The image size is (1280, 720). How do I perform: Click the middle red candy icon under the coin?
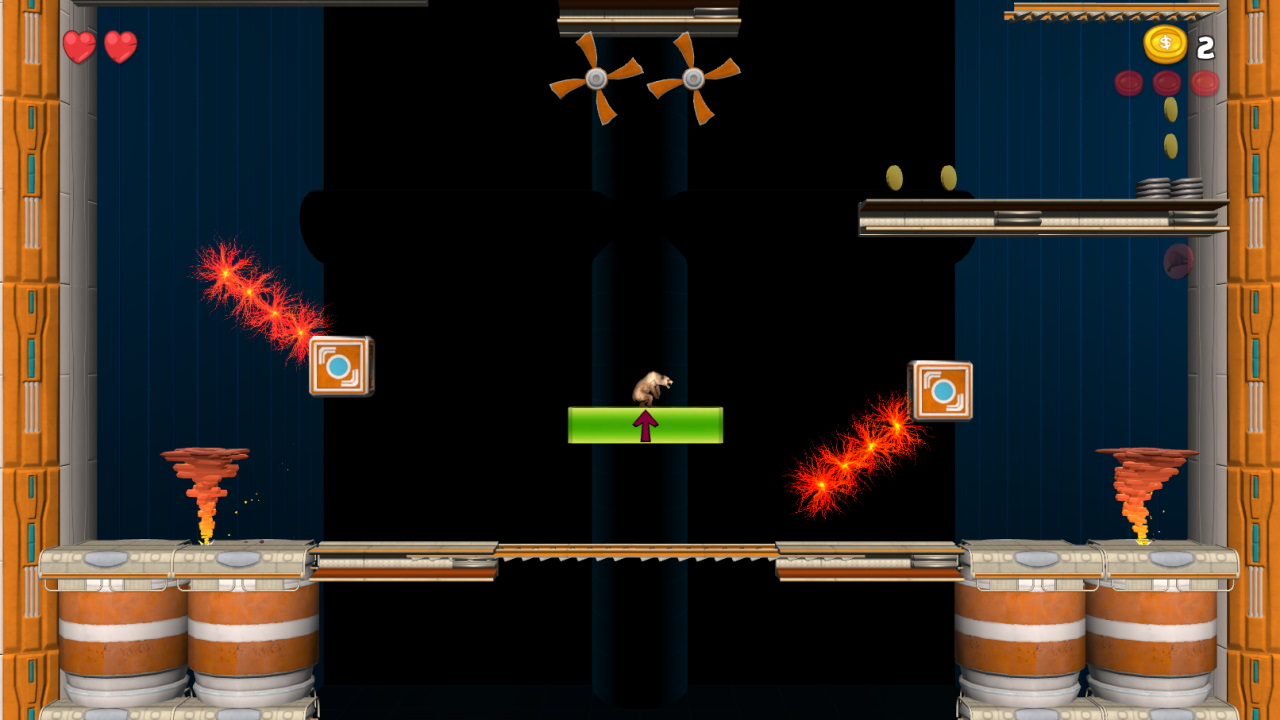[1166, 81]
